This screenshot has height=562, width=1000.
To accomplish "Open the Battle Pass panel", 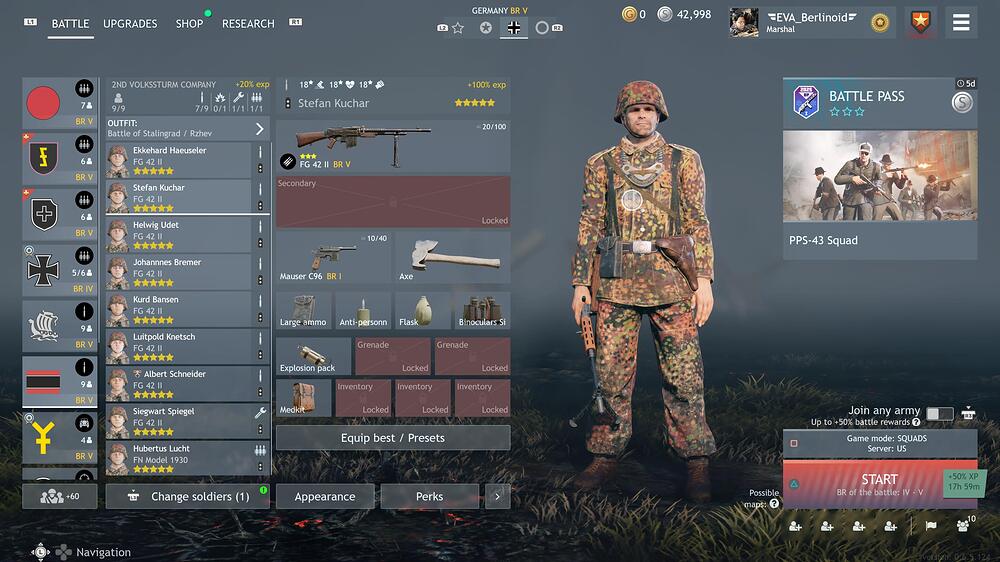I will tap(879, 170).
